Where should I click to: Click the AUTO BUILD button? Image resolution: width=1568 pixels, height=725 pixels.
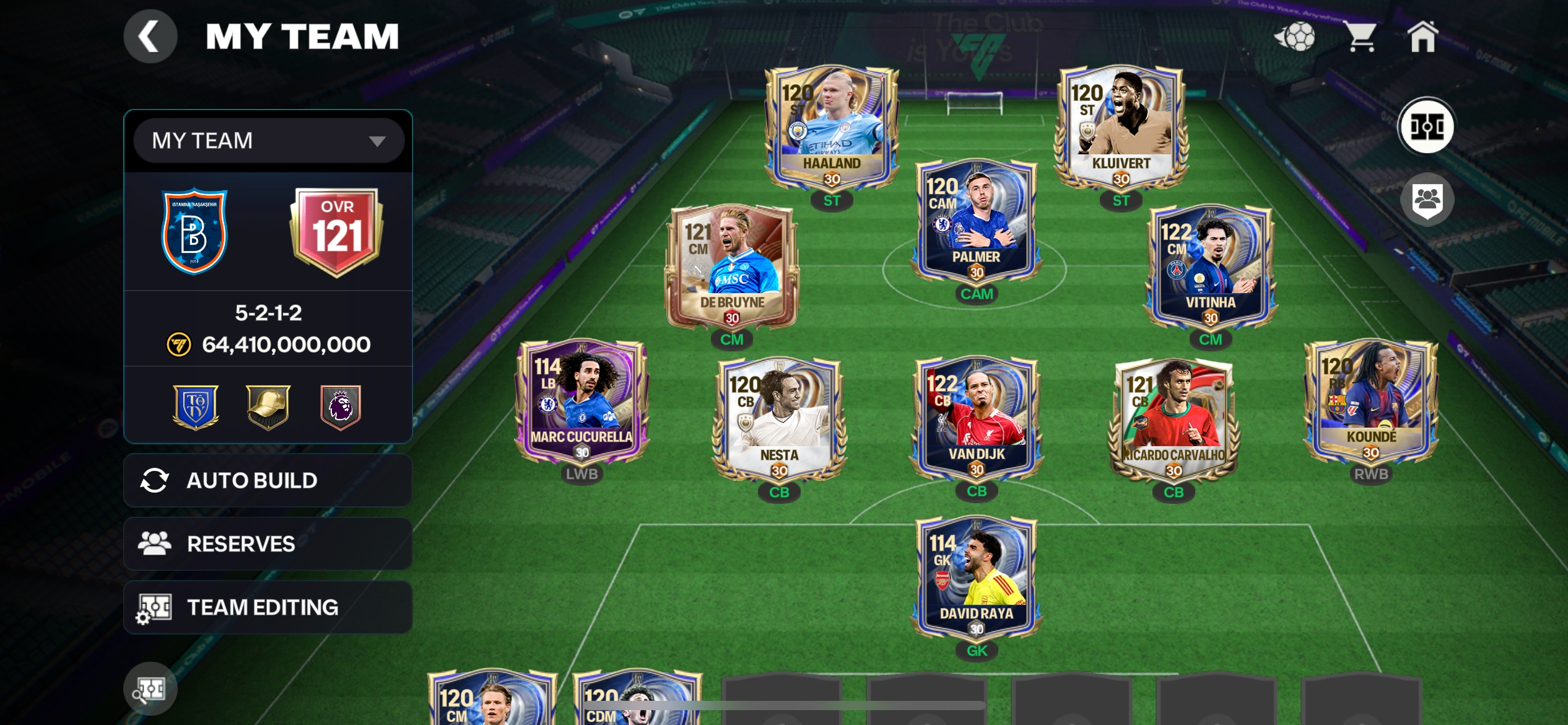click(x=268, y=480)
